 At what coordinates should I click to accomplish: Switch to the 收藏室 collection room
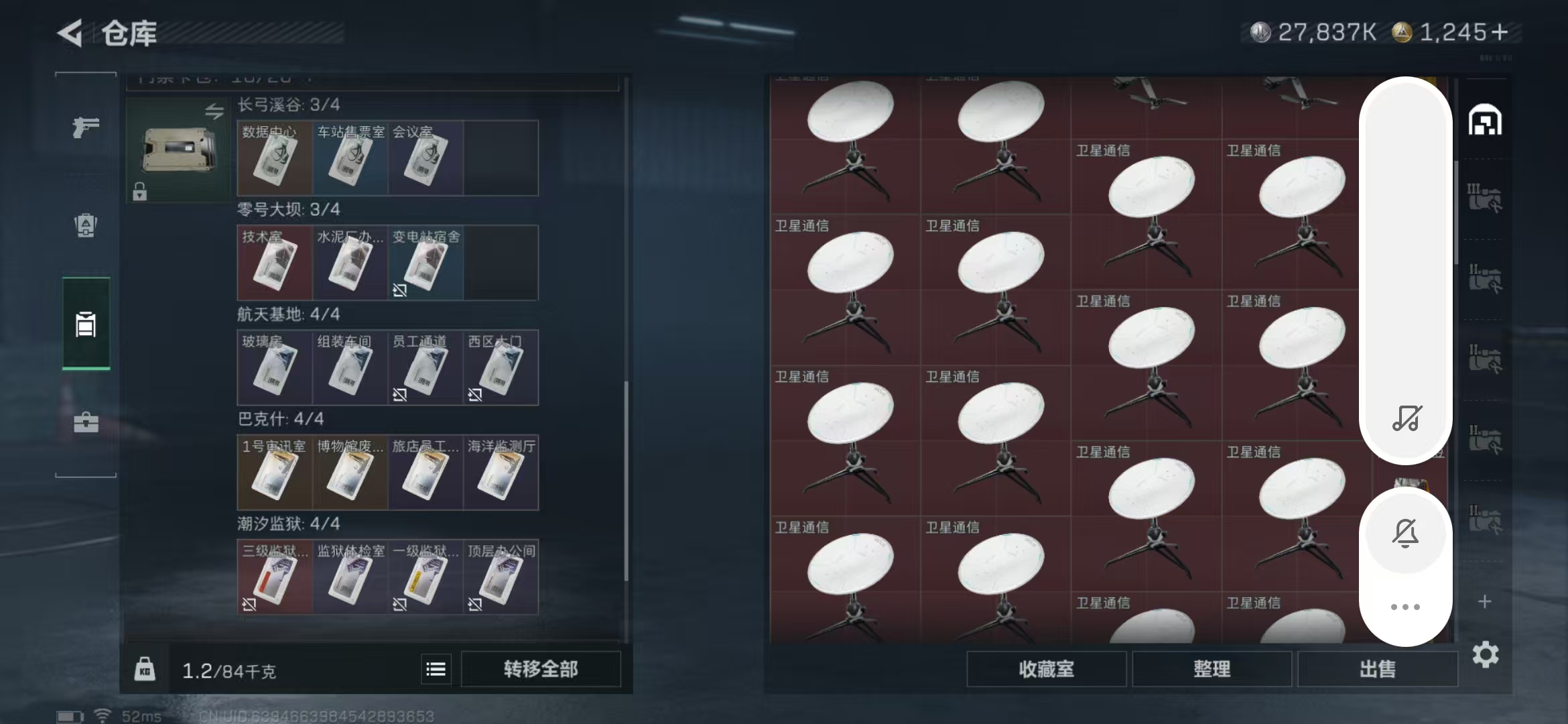click(1047, 668)
